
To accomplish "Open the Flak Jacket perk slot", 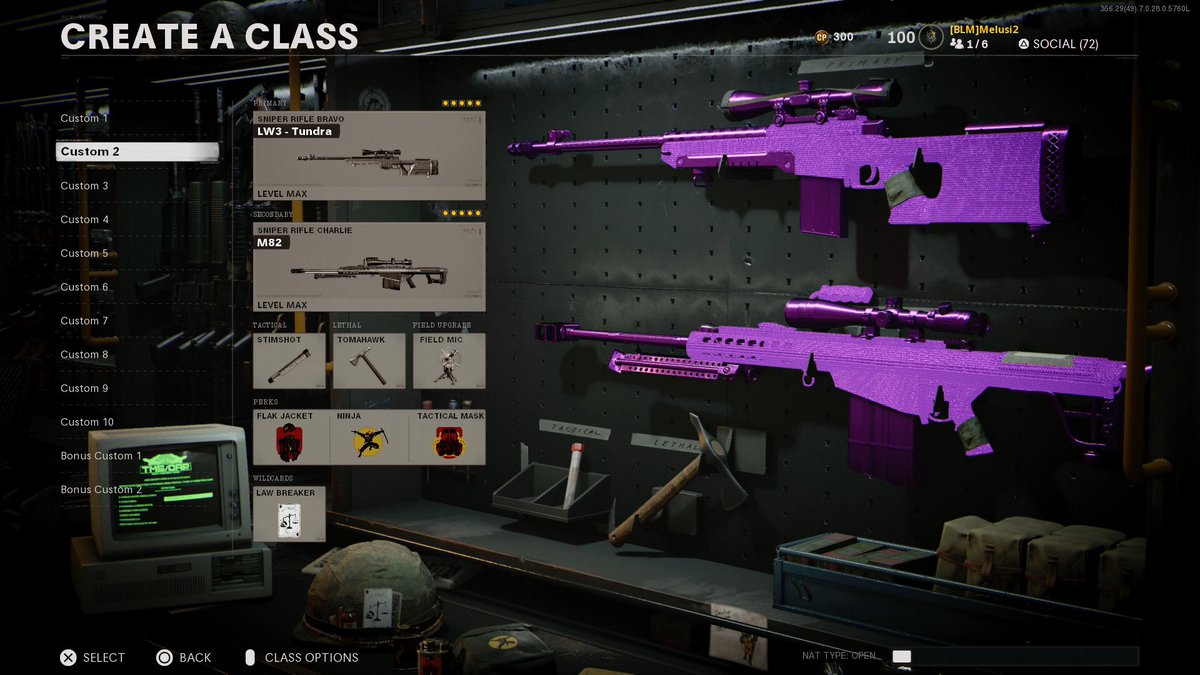I will point(291,437).
